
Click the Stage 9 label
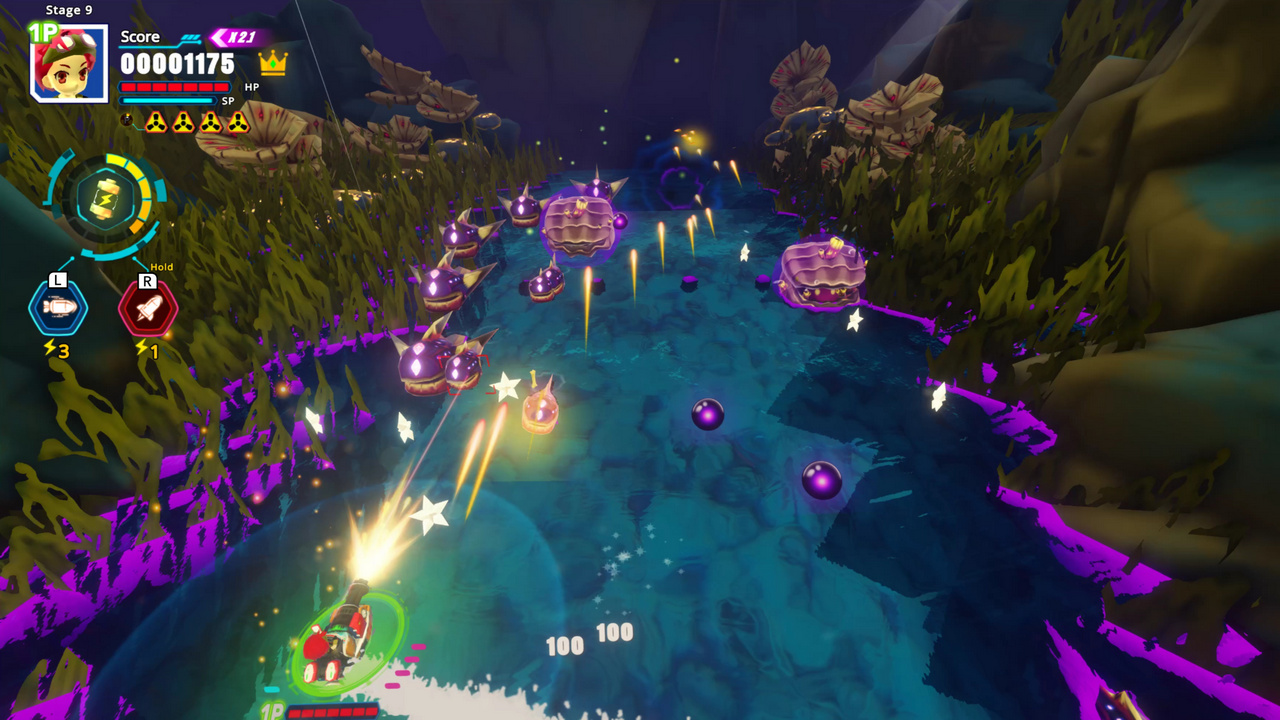point(69,10)
